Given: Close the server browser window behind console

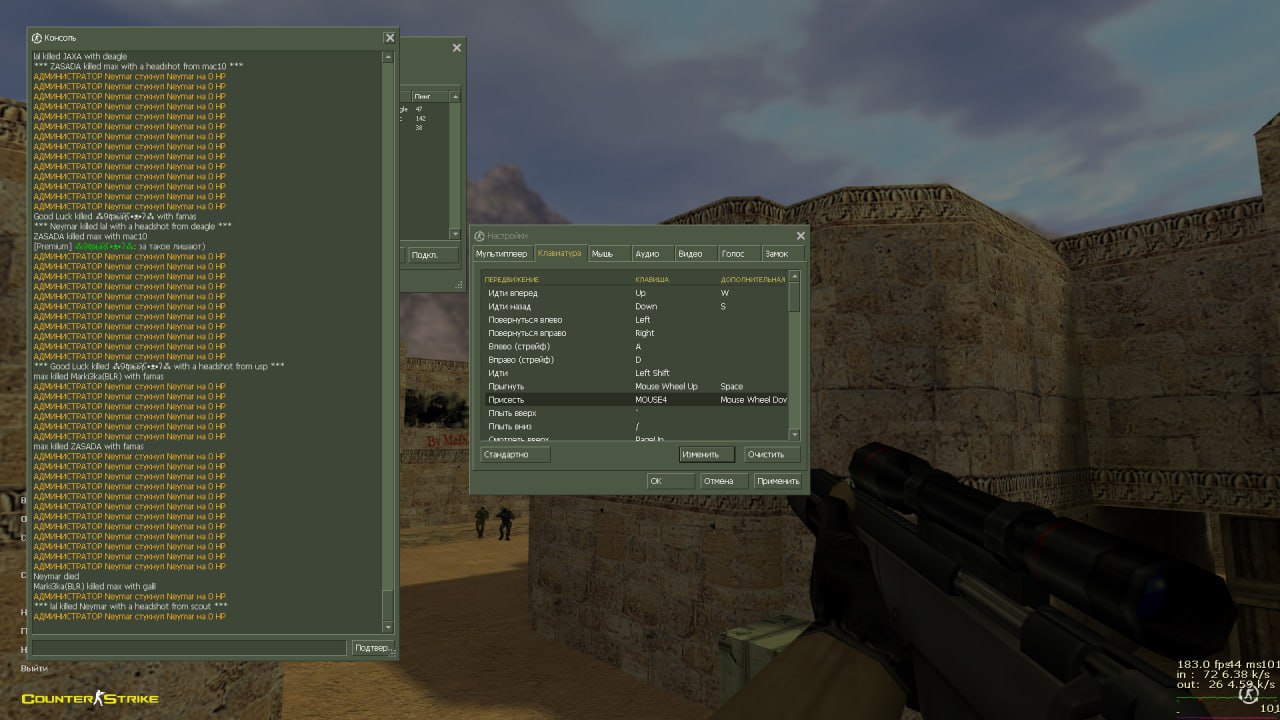Looking at the screenshot, I should point(457,48).
